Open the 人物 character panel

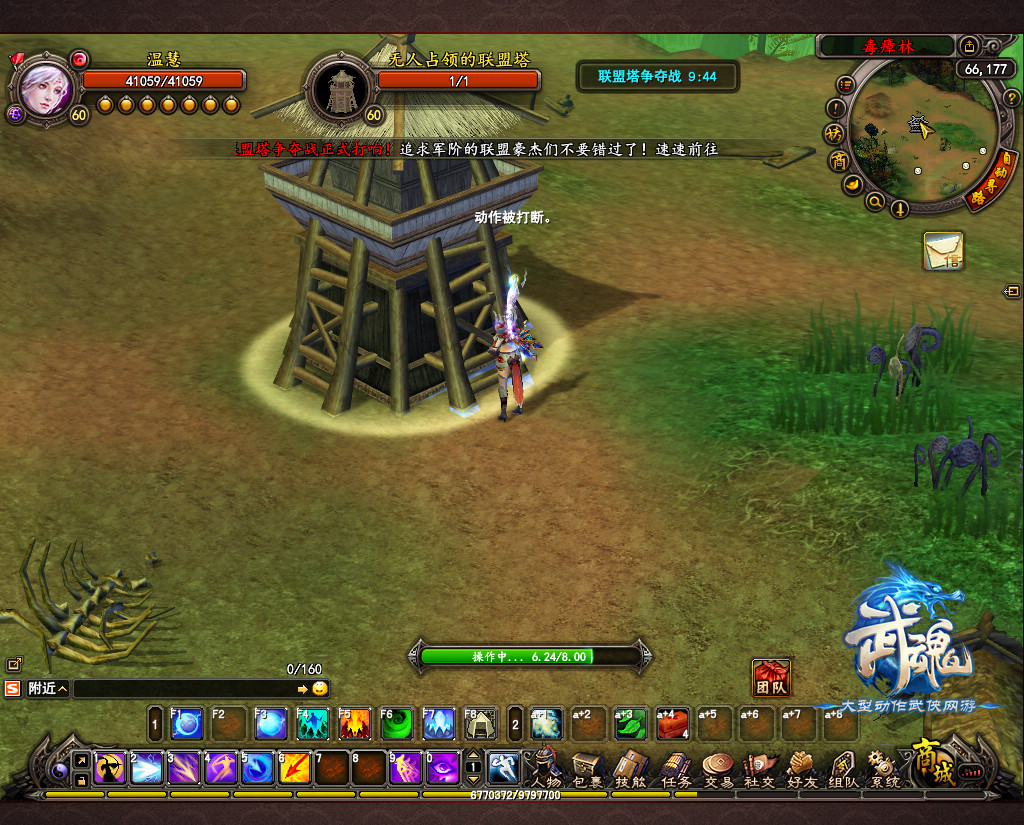pyautogui.click(x=545, y=768)
